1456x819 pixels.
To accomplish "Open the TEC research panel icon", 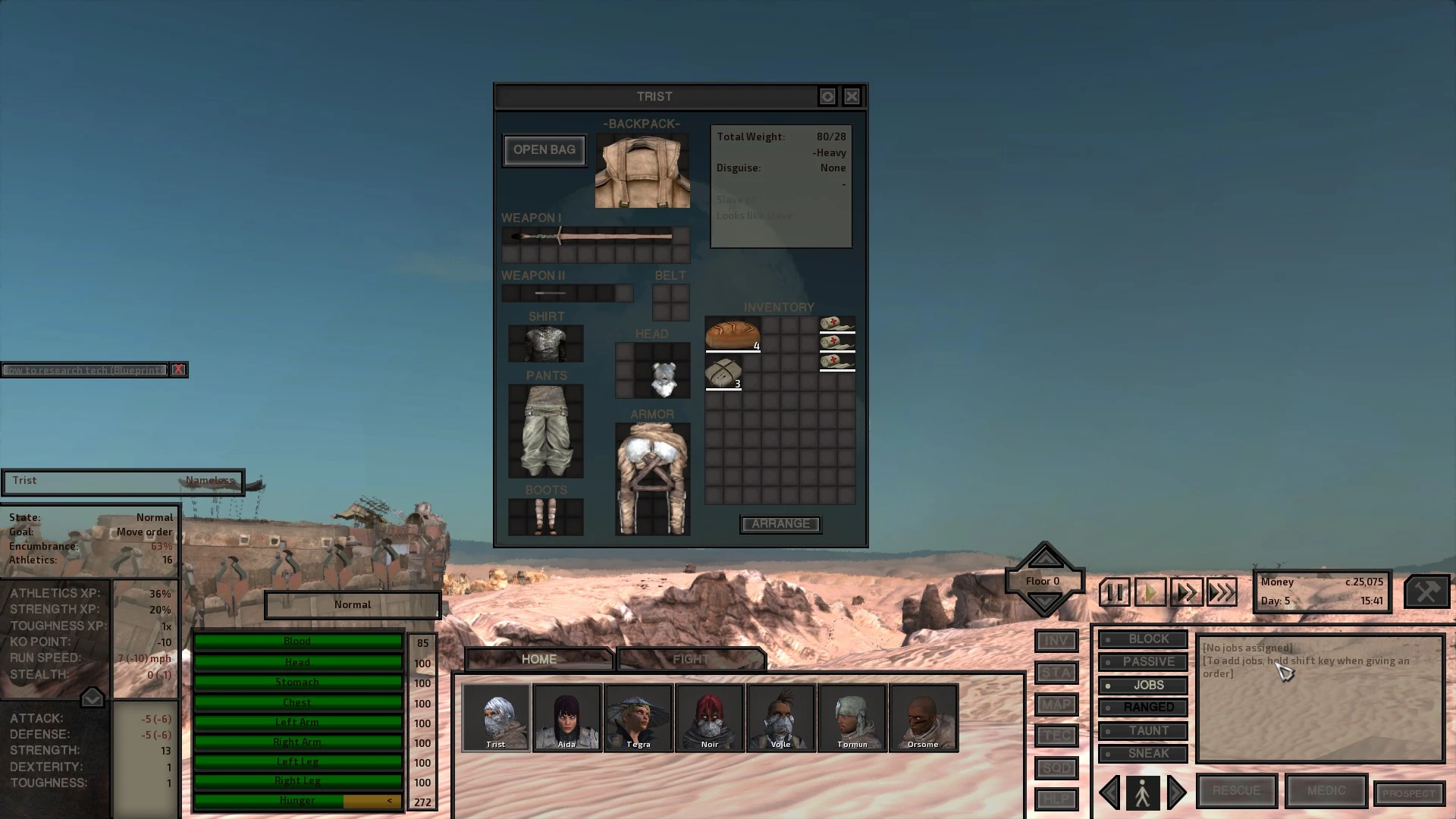I will pos(1056,736).
